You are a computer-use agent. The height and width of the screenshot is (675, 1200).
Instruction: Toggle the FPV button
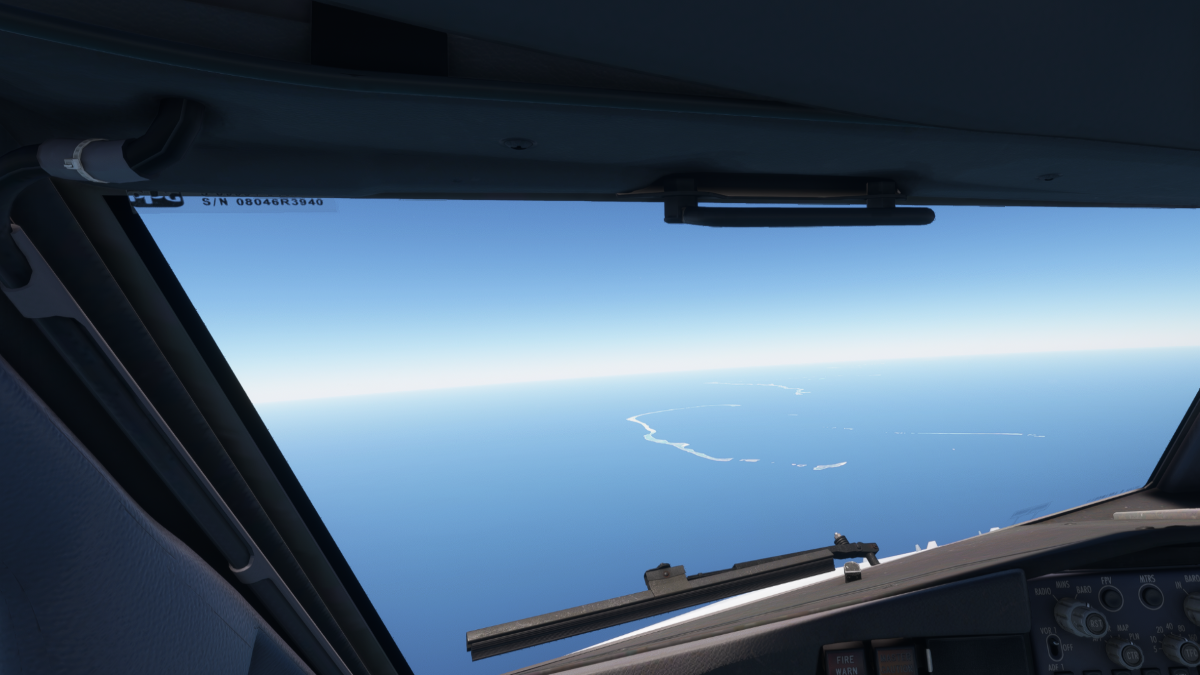(1110, 597)
